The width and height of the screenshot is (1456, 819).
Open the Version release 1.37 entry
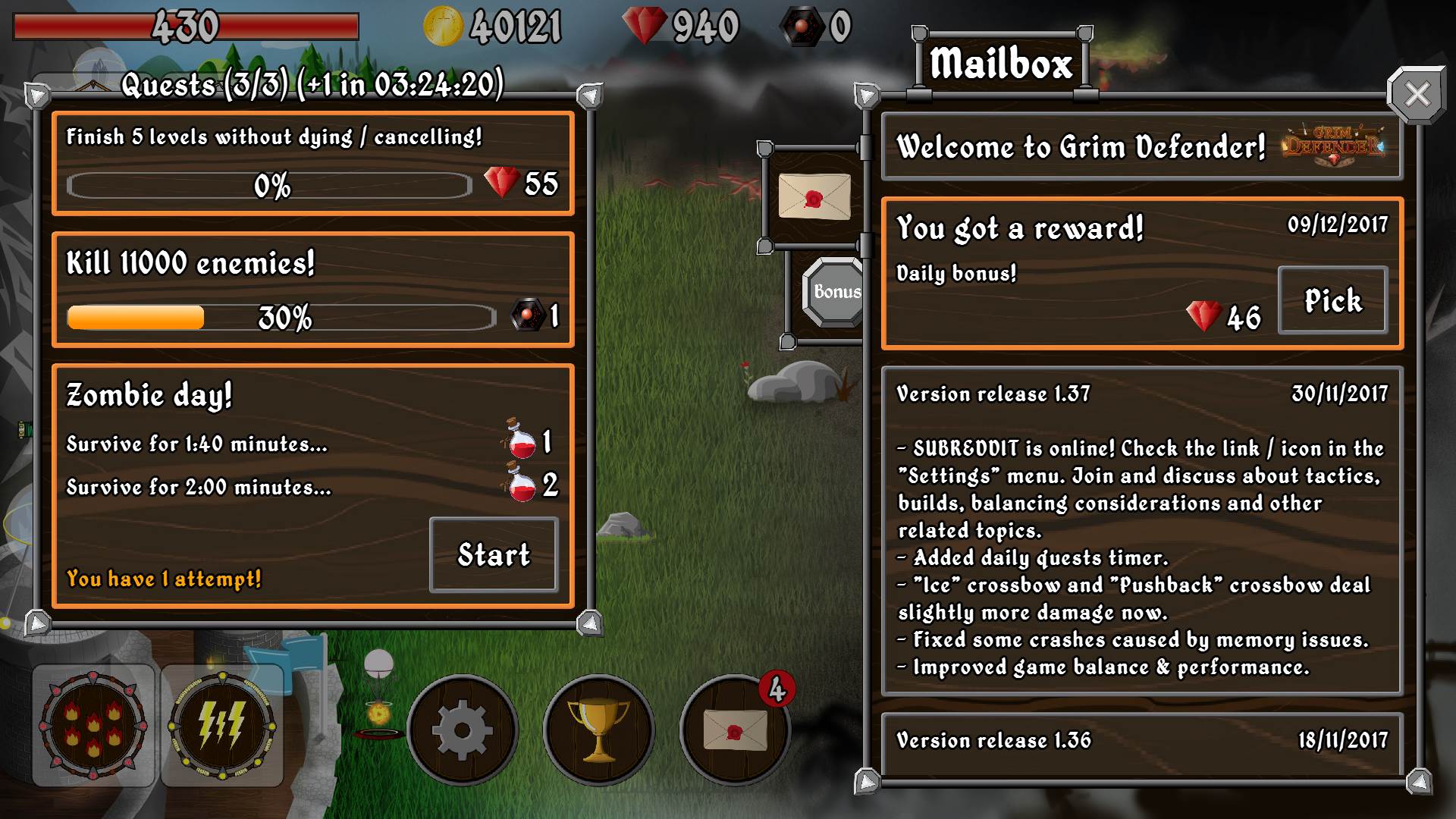tap(1141, 531)
